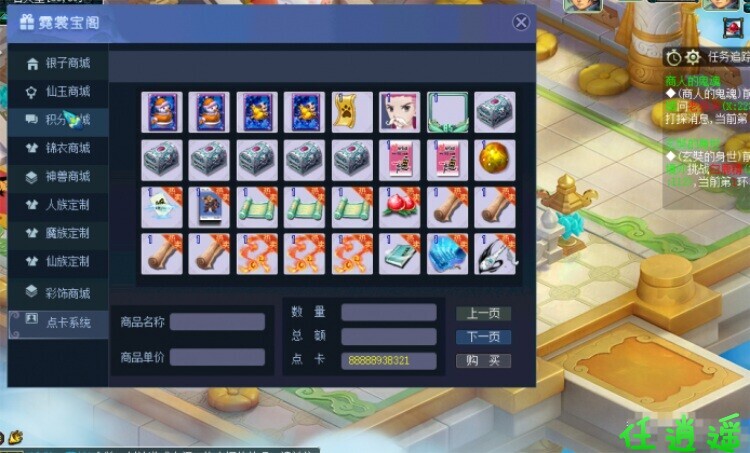Switch to the 仙玉商城 category
Viewport: 750px width, 453px height.
58,92
